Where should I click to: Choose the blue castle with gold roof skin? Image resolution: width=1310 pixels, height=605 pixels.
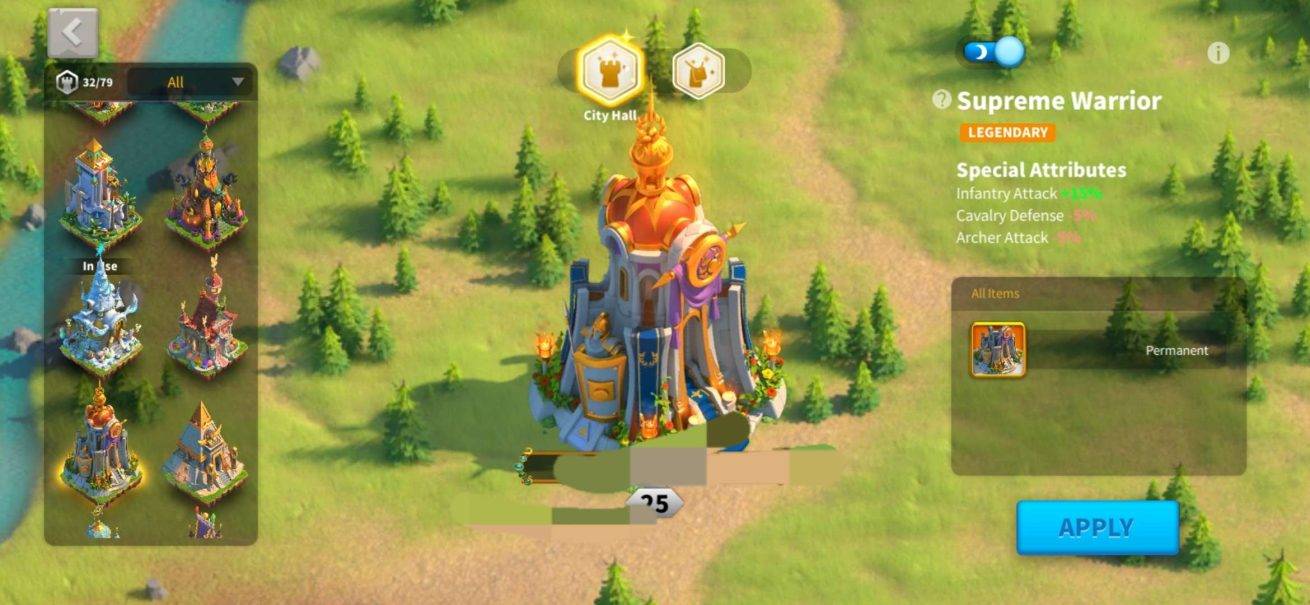click(x=100, y=195)
